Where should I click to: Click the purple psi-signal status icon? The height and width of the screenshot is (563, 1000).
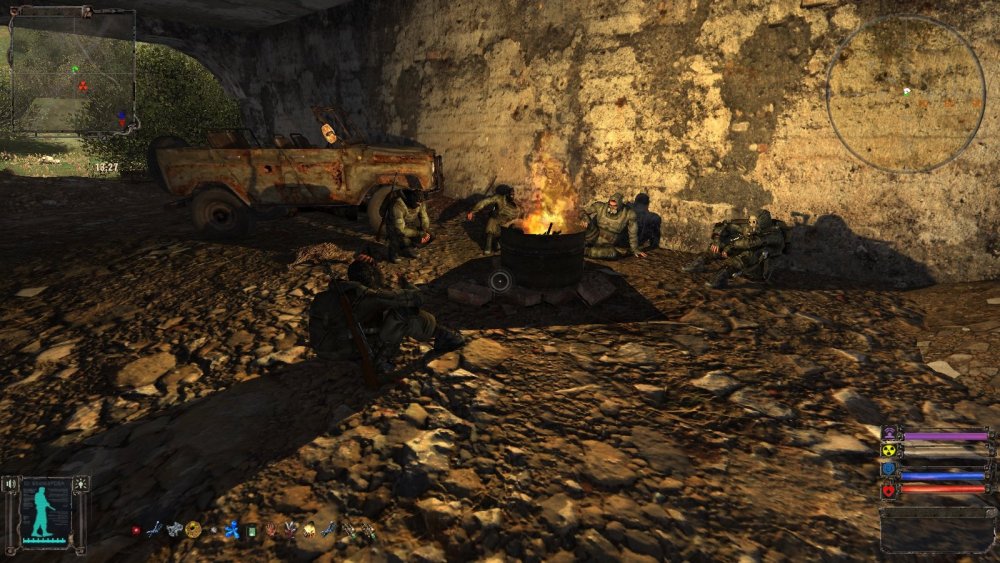coord(889,435)
